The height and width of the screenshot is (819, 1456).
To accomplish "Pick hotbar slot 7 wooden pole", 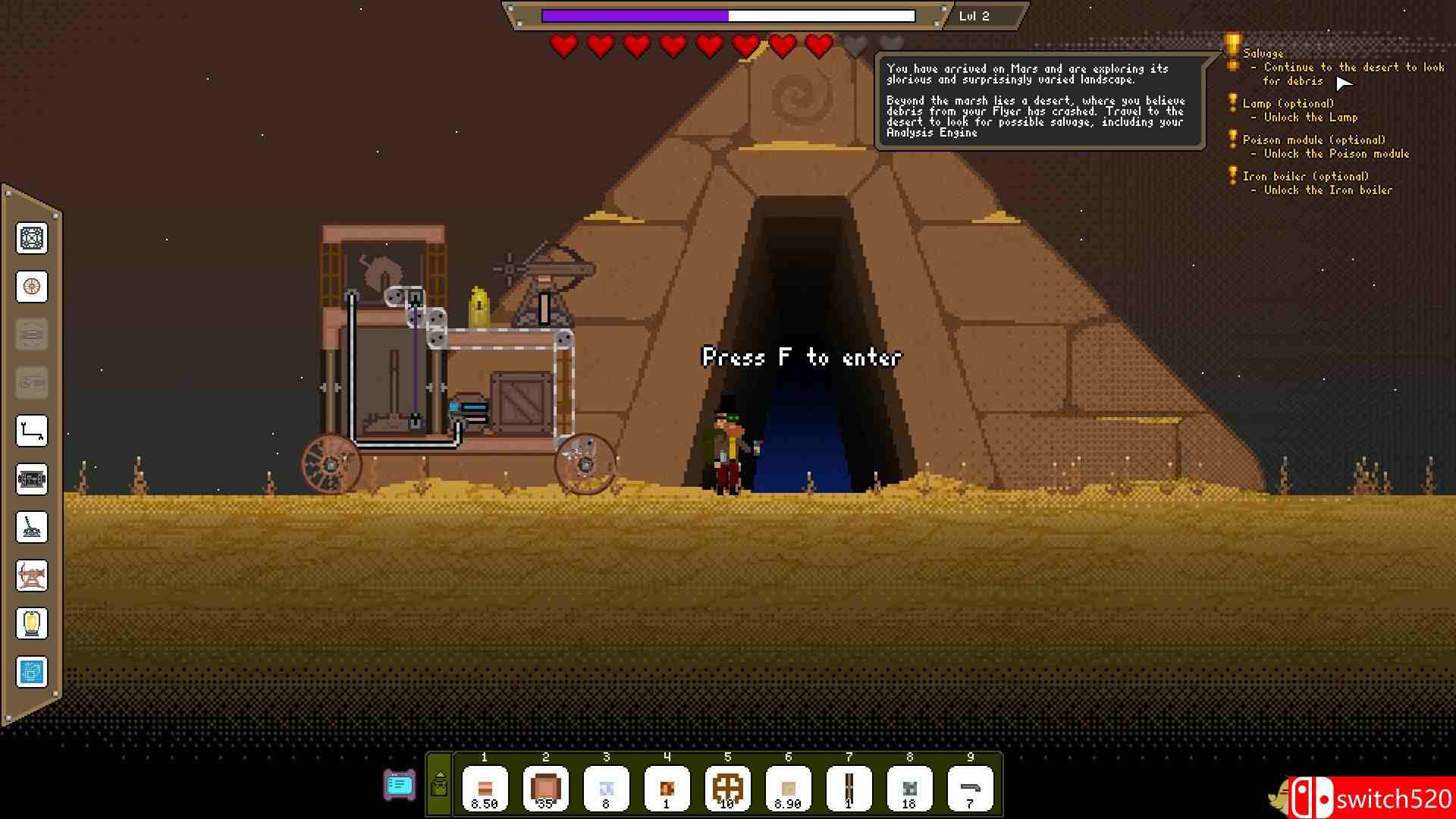I will [x=849, y=789].
